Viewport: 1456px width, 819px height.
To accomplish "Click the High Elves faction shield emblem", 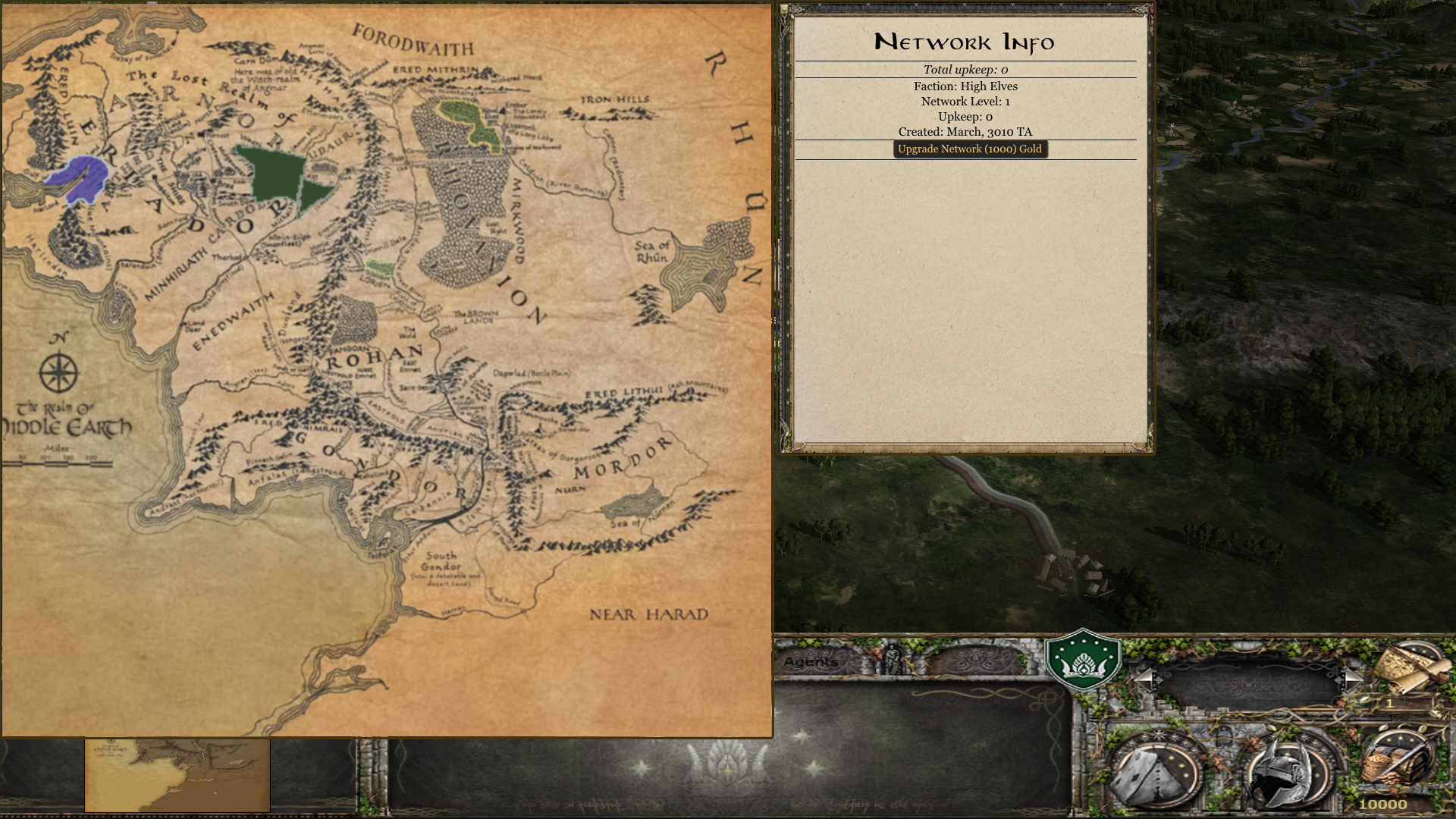I will click(1083, 660).
